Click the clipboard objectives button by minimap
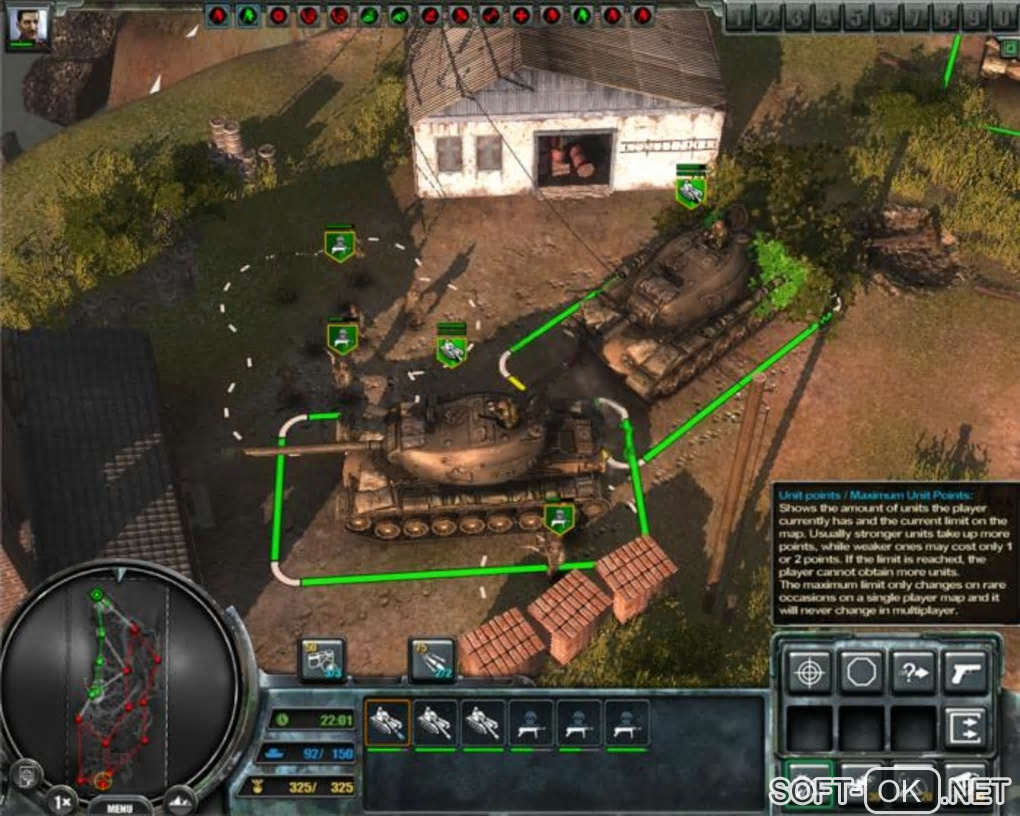1020x816 pixels. pyautogui.click(x=28, y=777)
